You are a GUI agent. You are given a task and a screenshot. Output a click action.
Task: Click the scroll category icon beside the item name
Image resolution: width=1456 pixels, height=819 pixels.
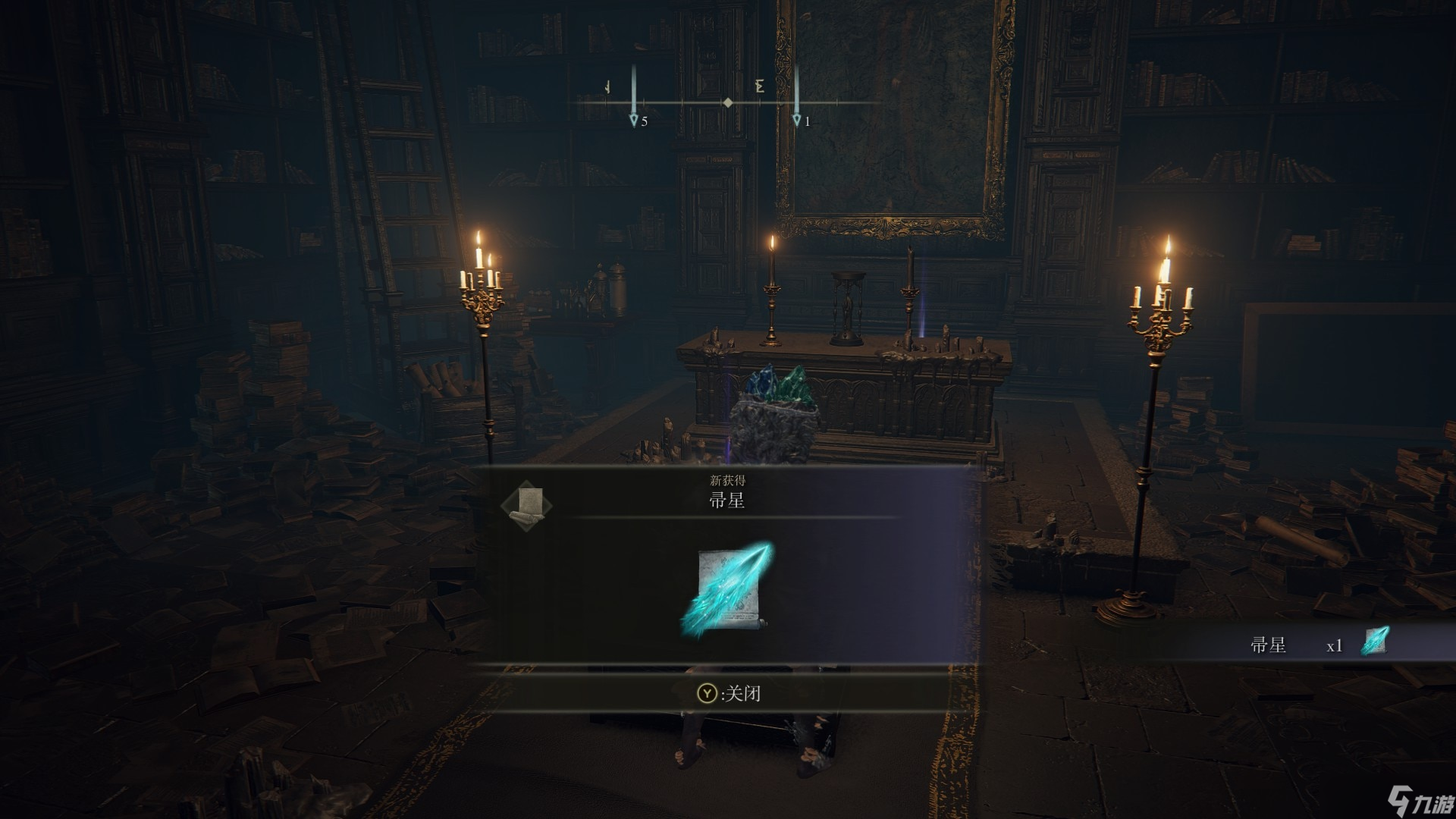coord(527,503)
